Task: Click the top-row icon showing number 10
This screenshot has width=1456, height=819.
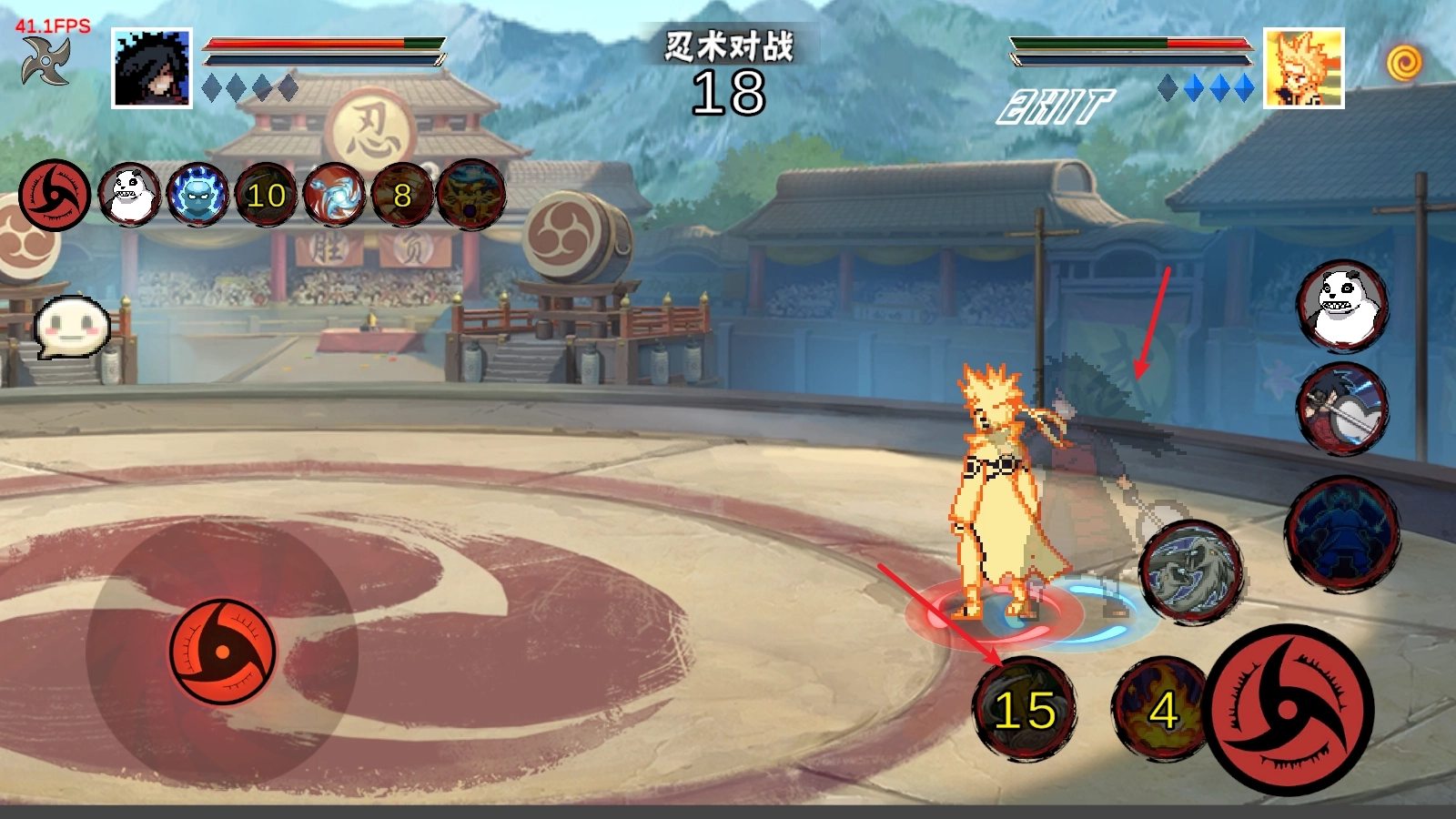Action: click(x=266, y=195)
